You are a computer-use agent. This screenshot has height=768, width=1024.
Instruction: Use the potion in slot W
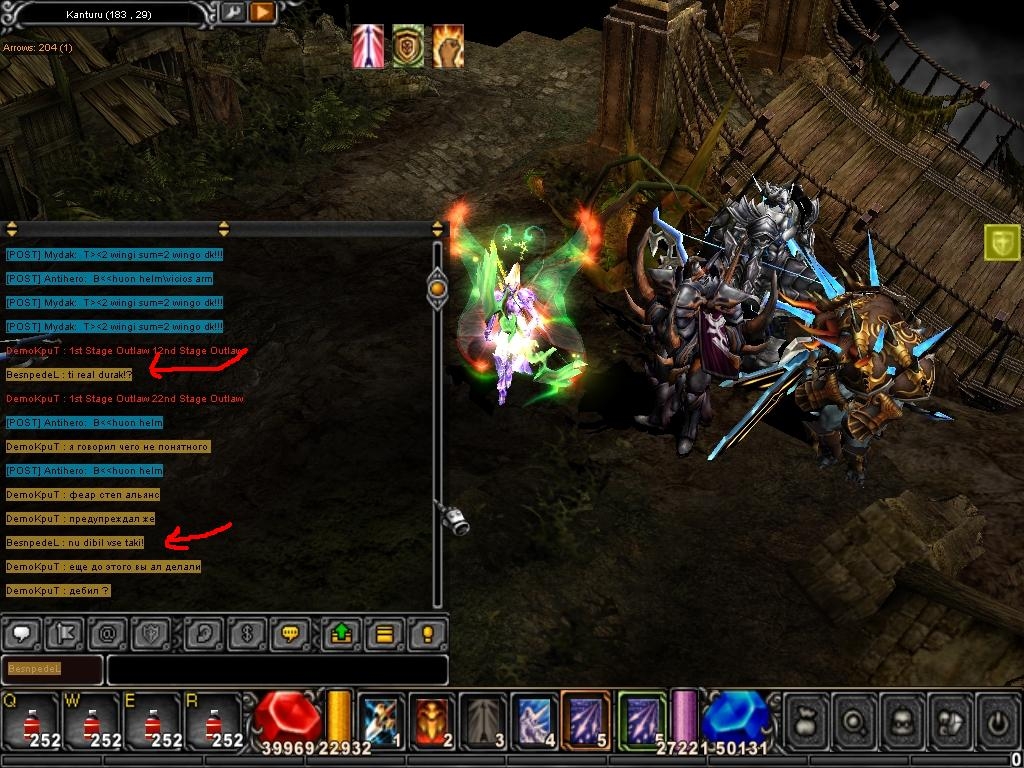pos(90,720)
